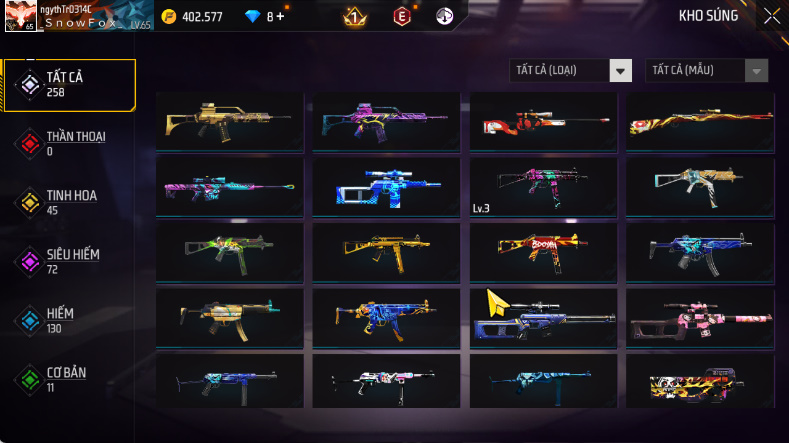Select the gold assault rifle skin
Image resolution: width=789 pixels, height=443 pixels.
[230, 122]
